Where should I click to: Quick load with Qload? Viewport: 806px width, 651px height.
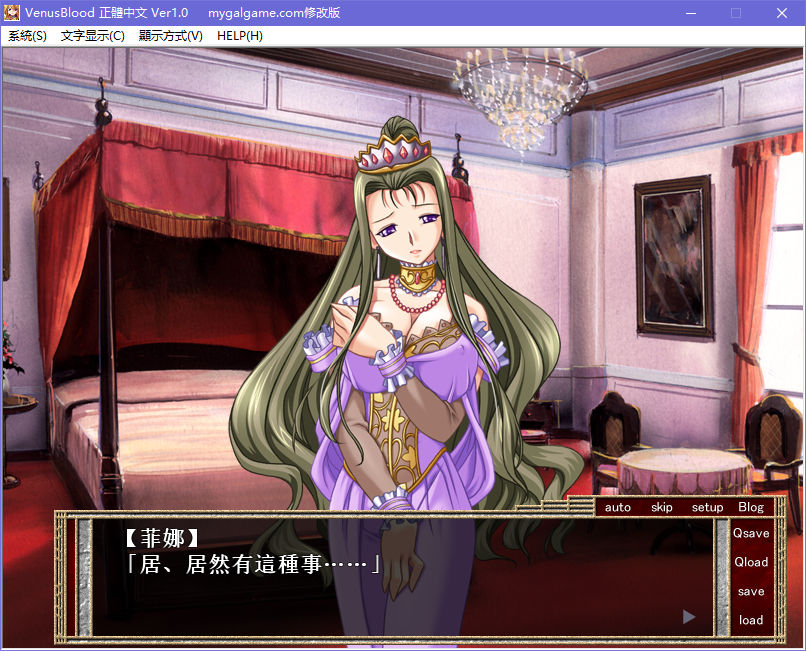pos(751,562)
